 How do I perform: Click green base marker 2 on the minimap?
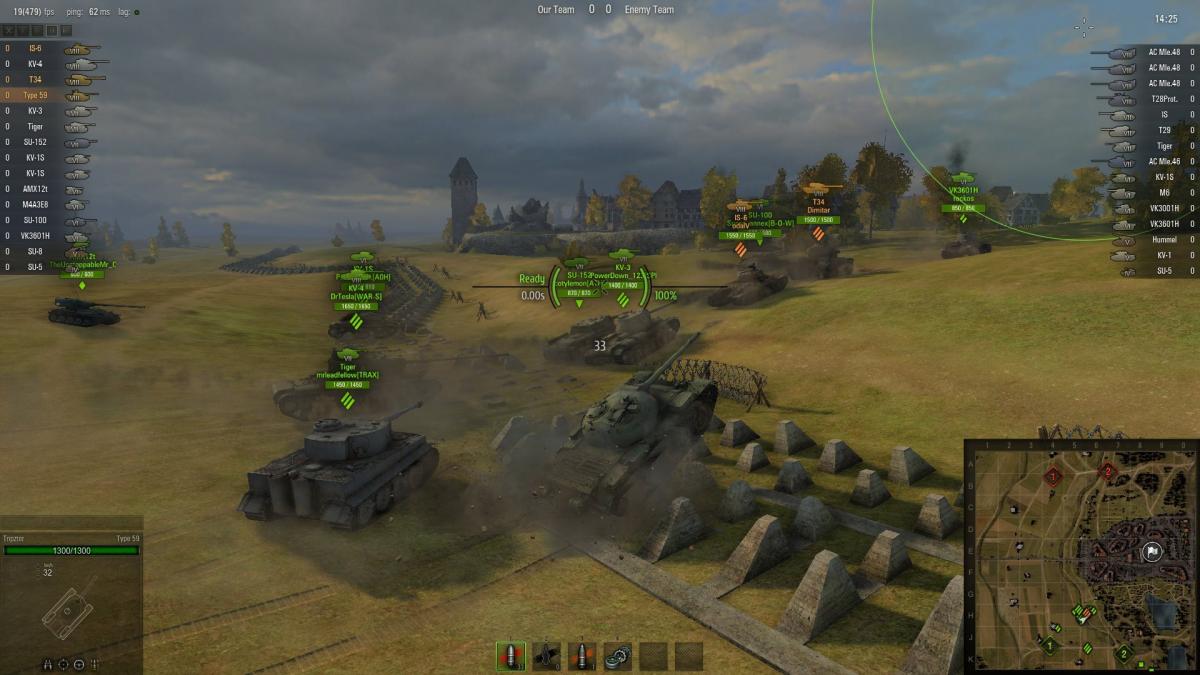[1123, 654]
